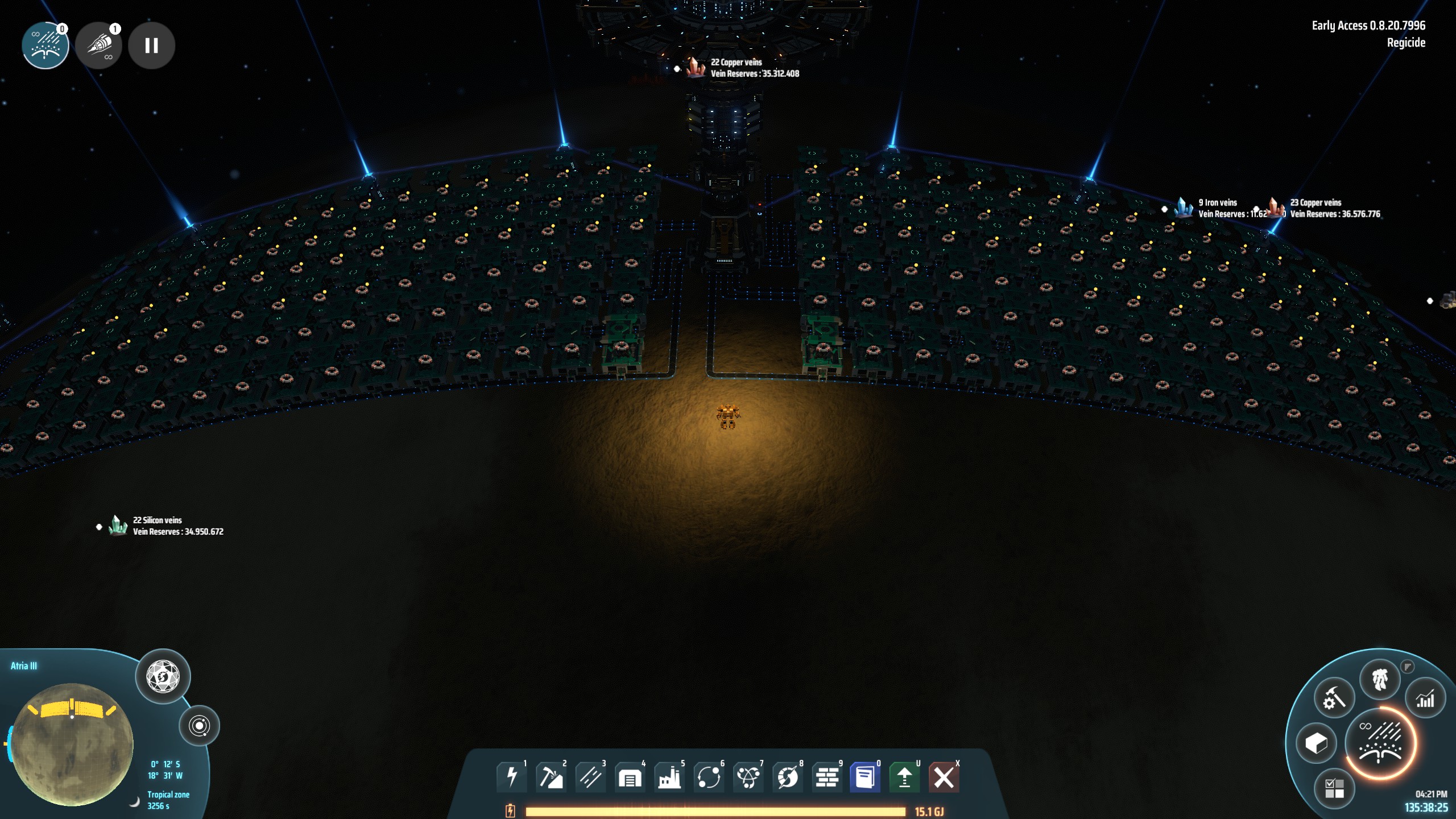Select the Dyson sphere build category
Image resolution: width=1456 pixels, height=819 pixels.
click(788, 777)
